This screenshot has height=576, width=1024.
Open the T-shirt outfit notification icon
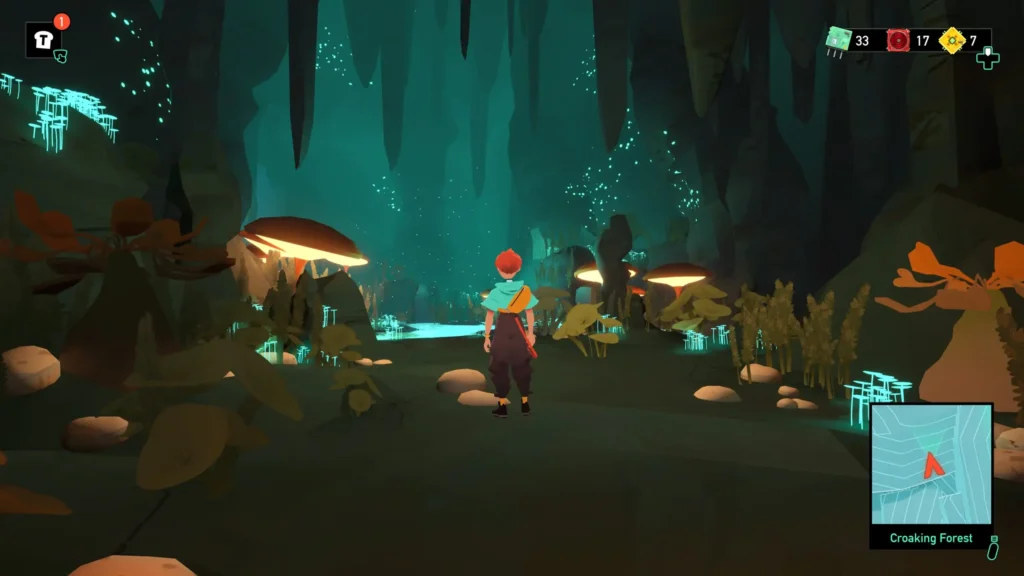[x=43, y=40]
